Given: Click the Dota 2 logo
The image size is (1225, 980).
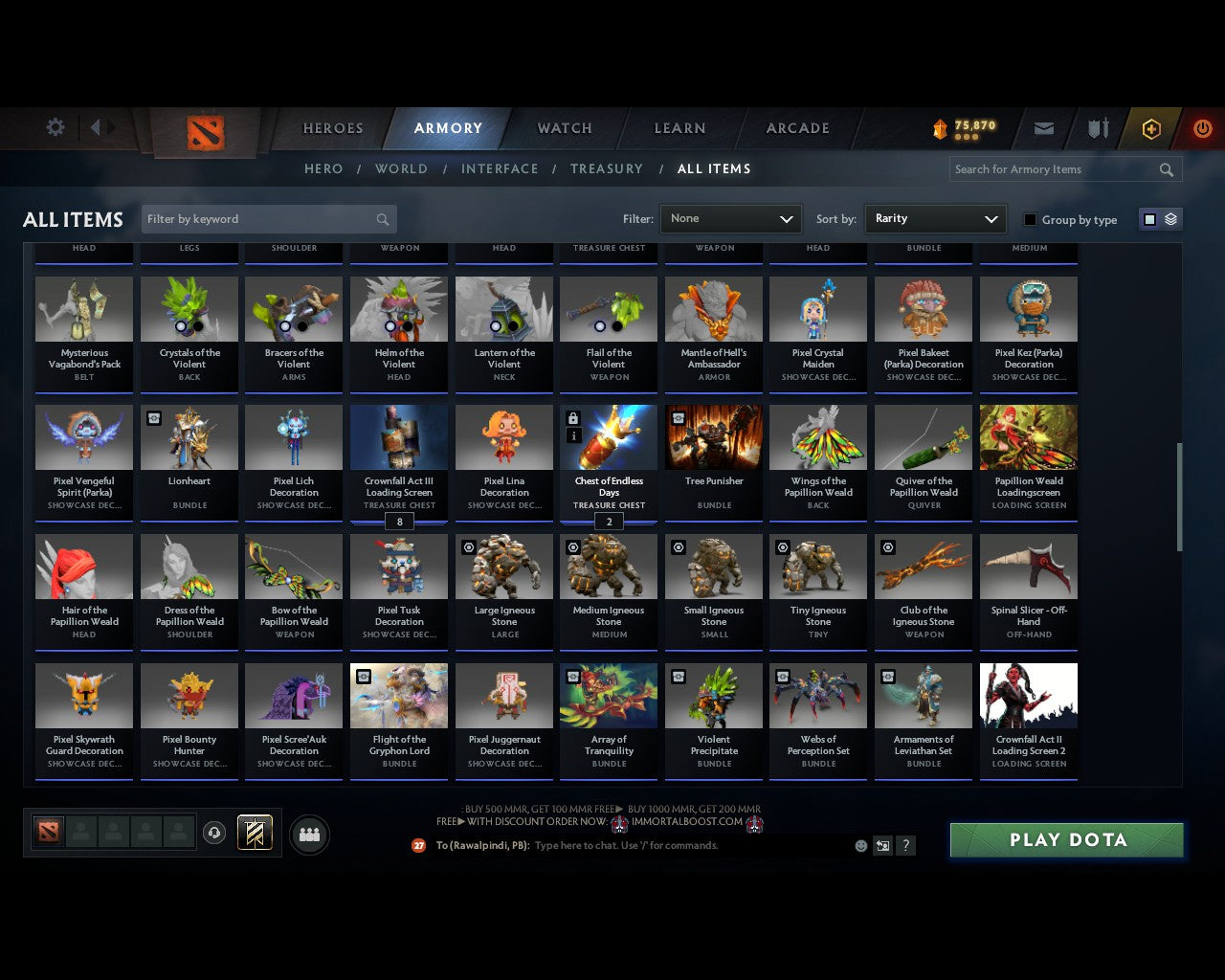Looking at the screenshot, I should (x=204, y=134).
